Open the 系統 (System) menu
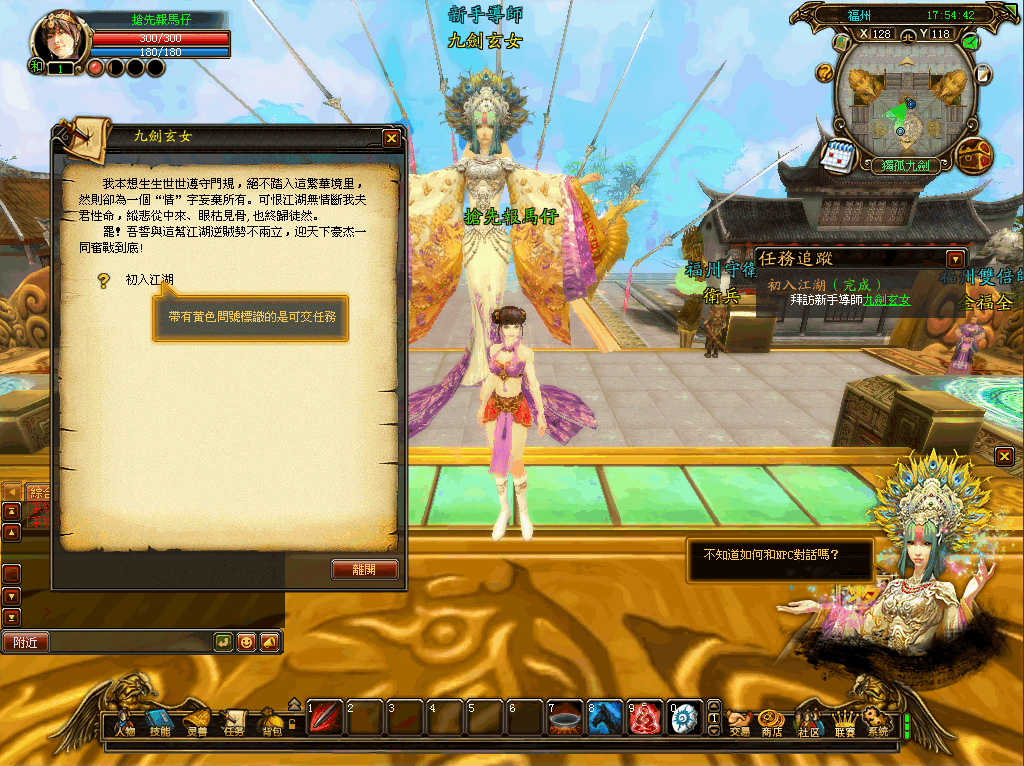Viewport: 1024px width, 766px height. click(x=877, y=724)
